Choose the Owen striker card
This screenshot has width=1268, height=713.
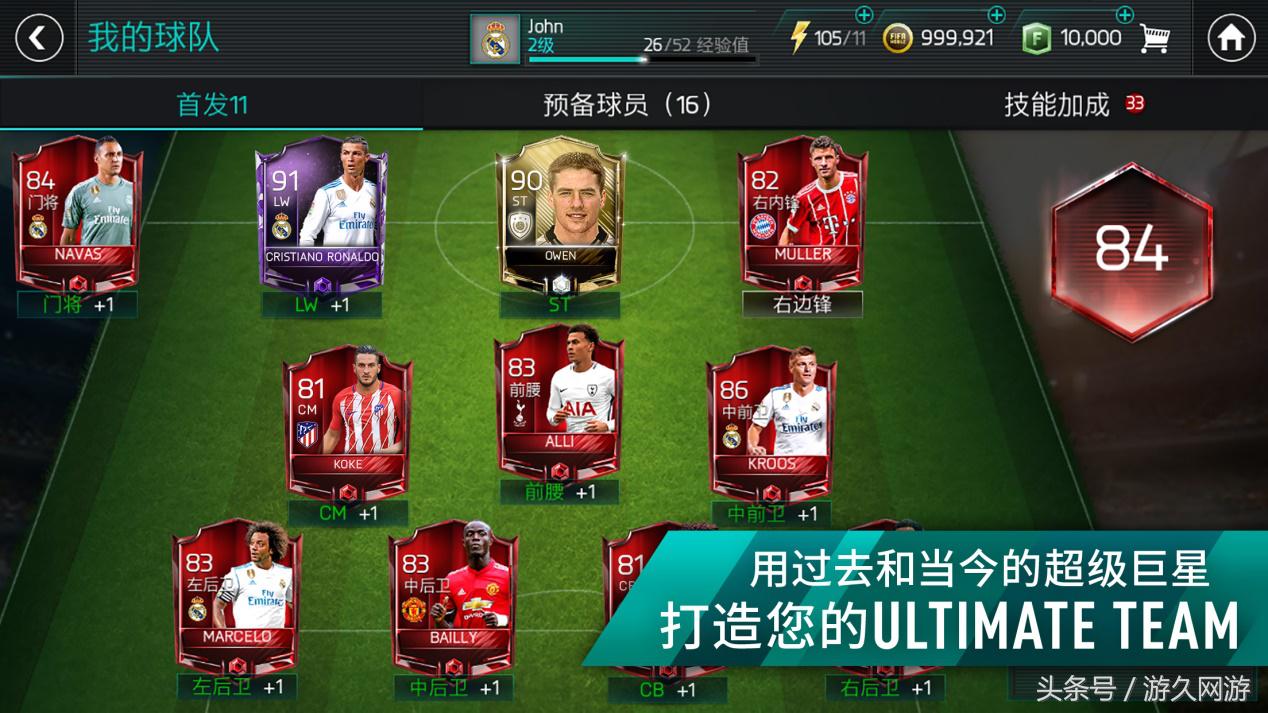tap(560, 212)
